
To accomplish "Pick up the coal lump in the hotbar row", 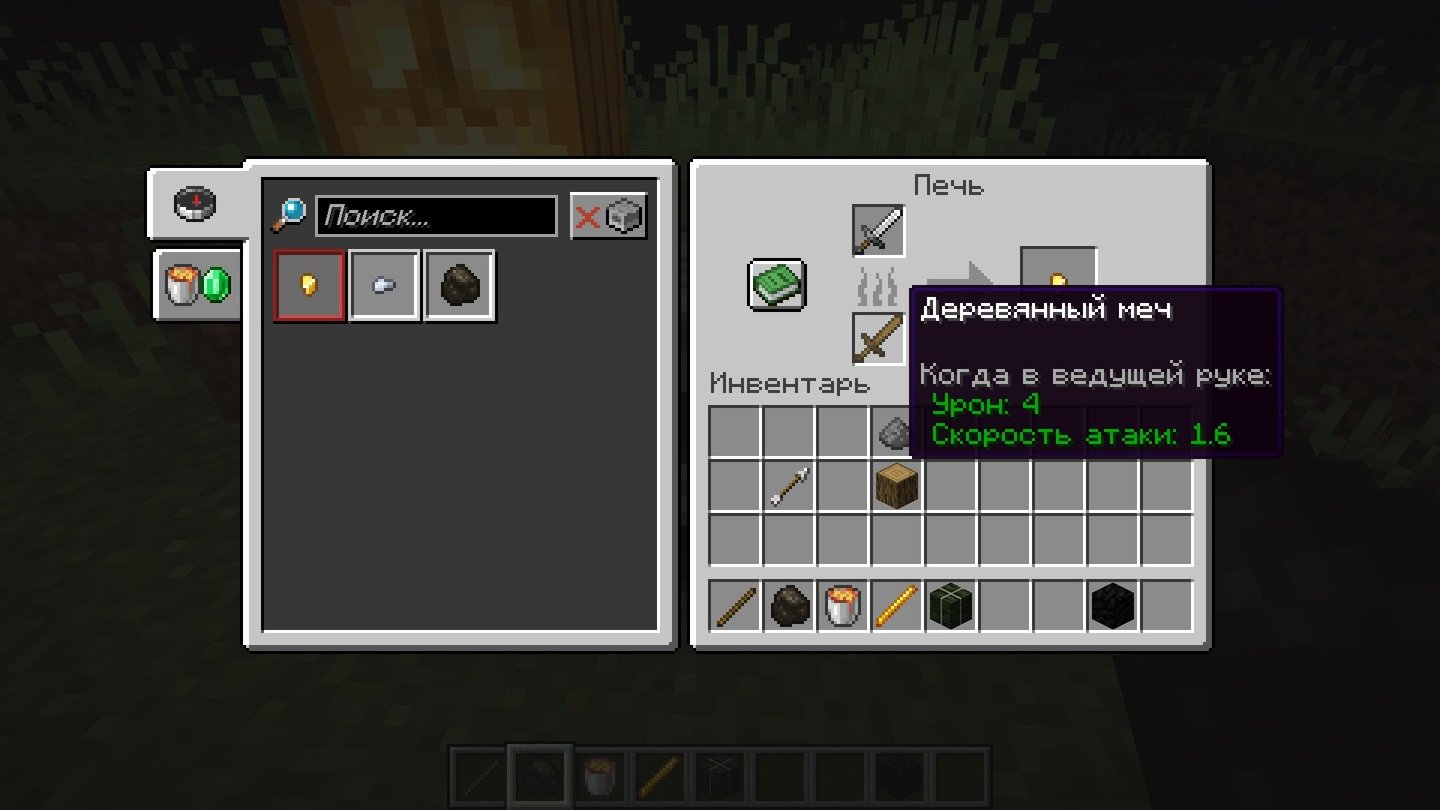I will 789,606.
